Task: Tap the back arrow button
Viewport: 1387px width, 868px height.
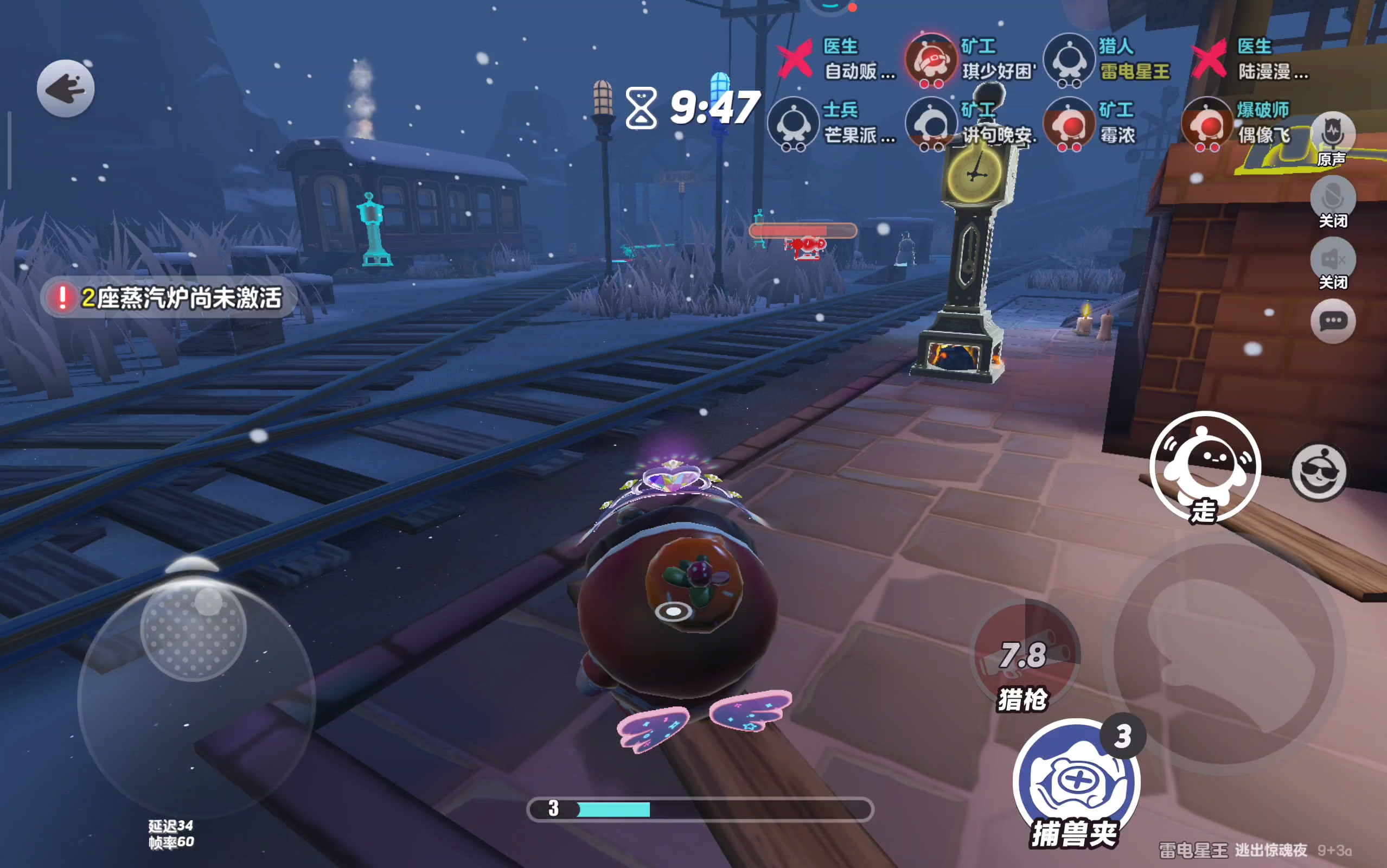Action: click(x=66, y=88)
